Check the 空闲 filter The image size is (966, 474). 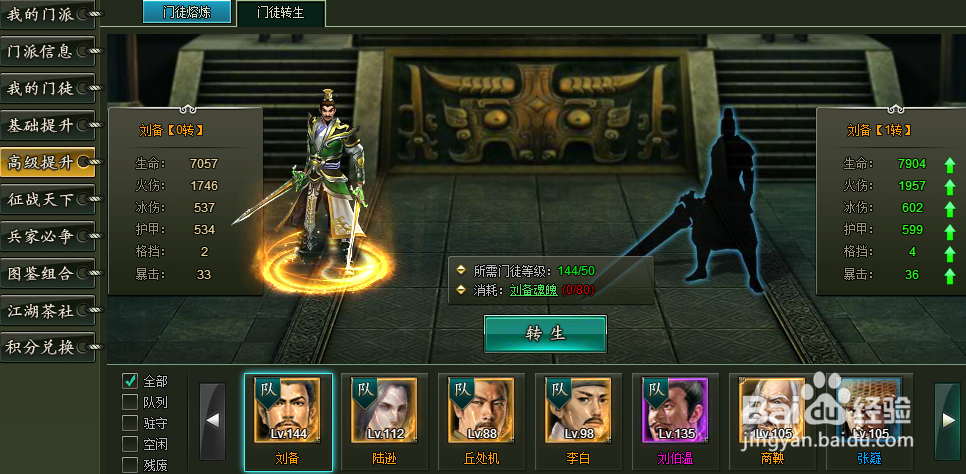tap(130, 444)
